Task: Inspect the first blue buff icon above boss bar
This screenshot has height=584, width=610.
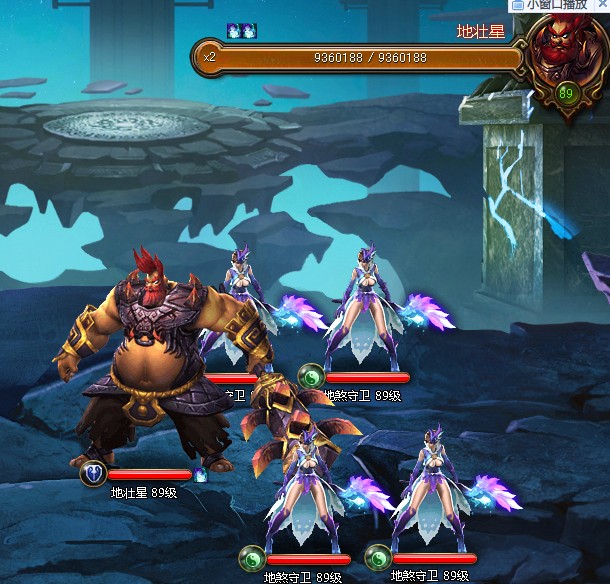Action: pyautogui.click(x=234, y=30)
